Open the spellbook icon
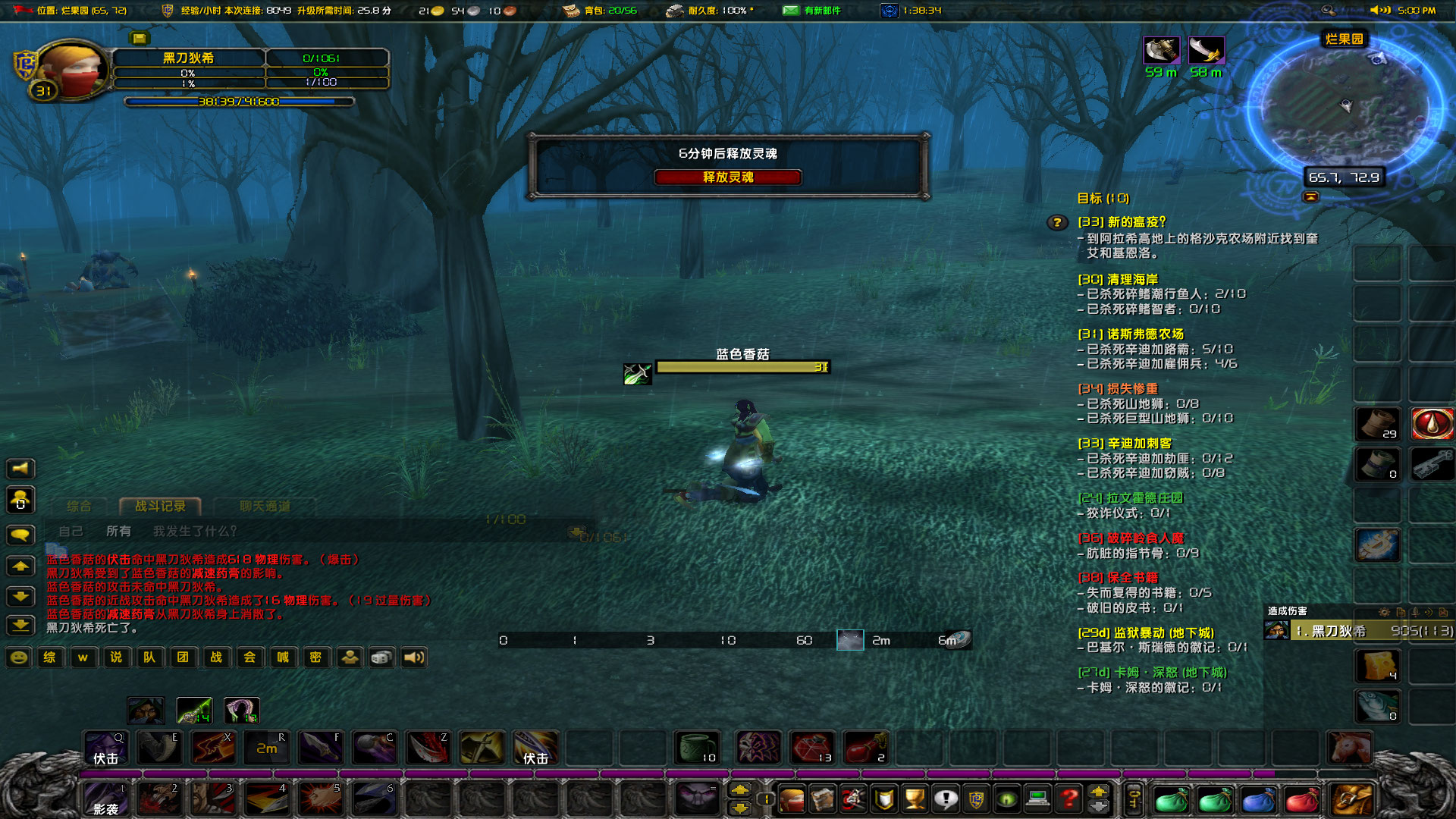The image size is (1456, 819). click(822, 799)
